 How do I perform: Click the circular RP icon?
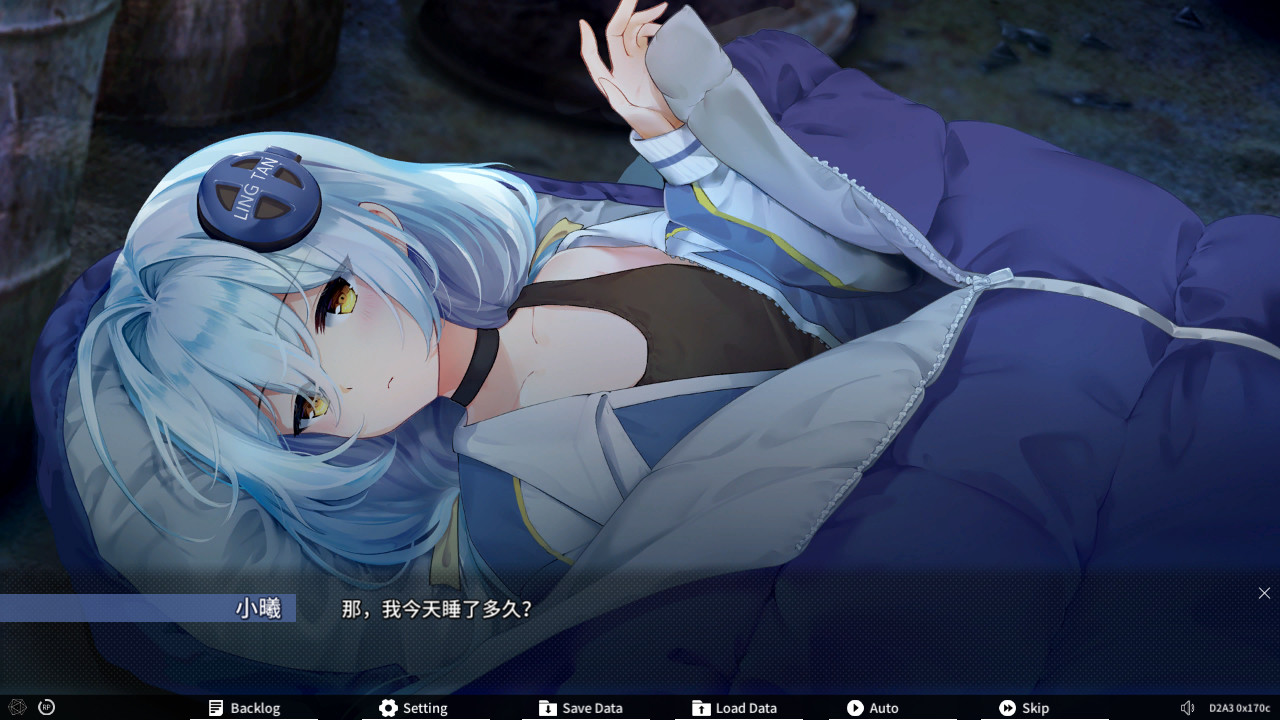coord(46,707)
